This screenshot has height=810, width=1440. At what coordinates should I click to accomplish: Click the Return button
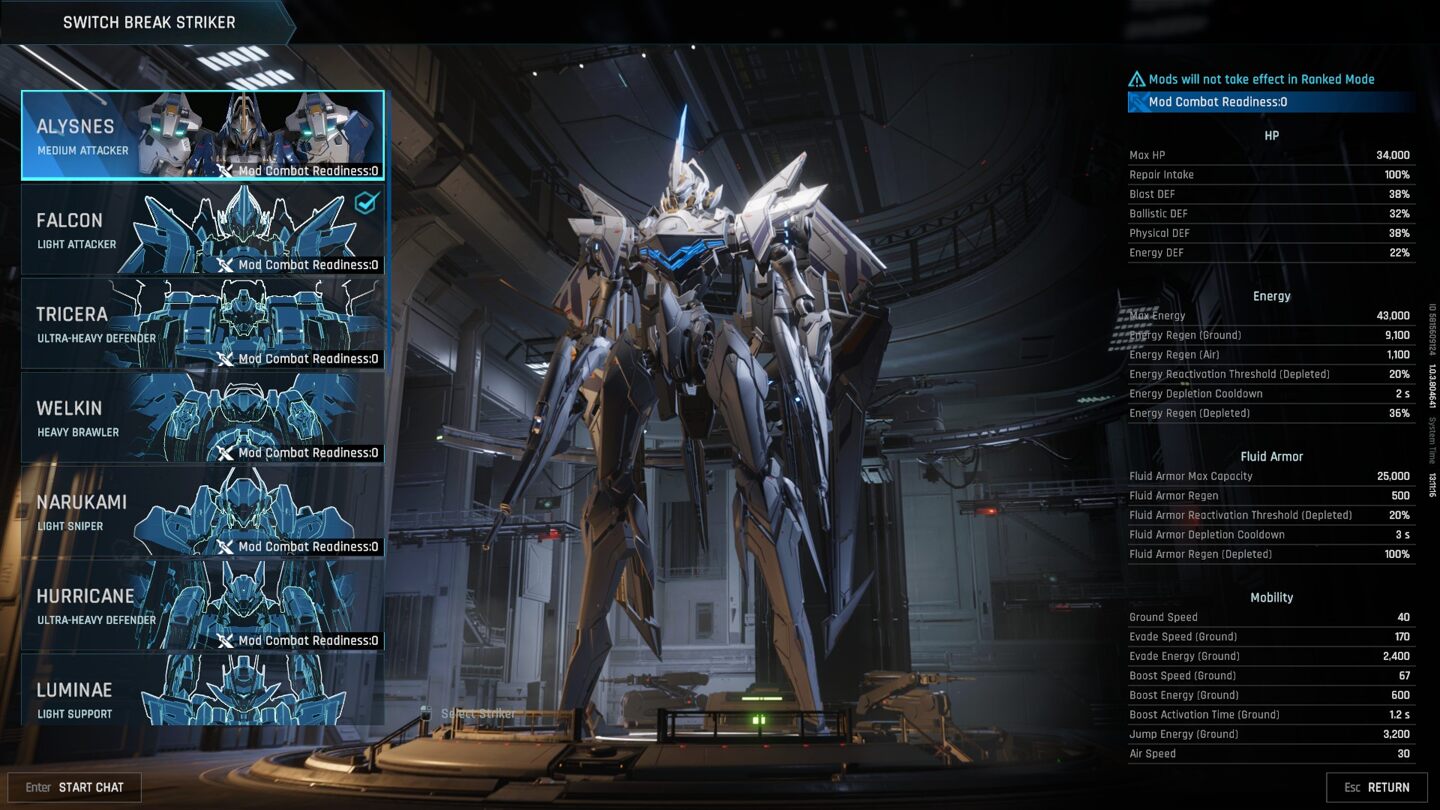[x=1377, y=787]
